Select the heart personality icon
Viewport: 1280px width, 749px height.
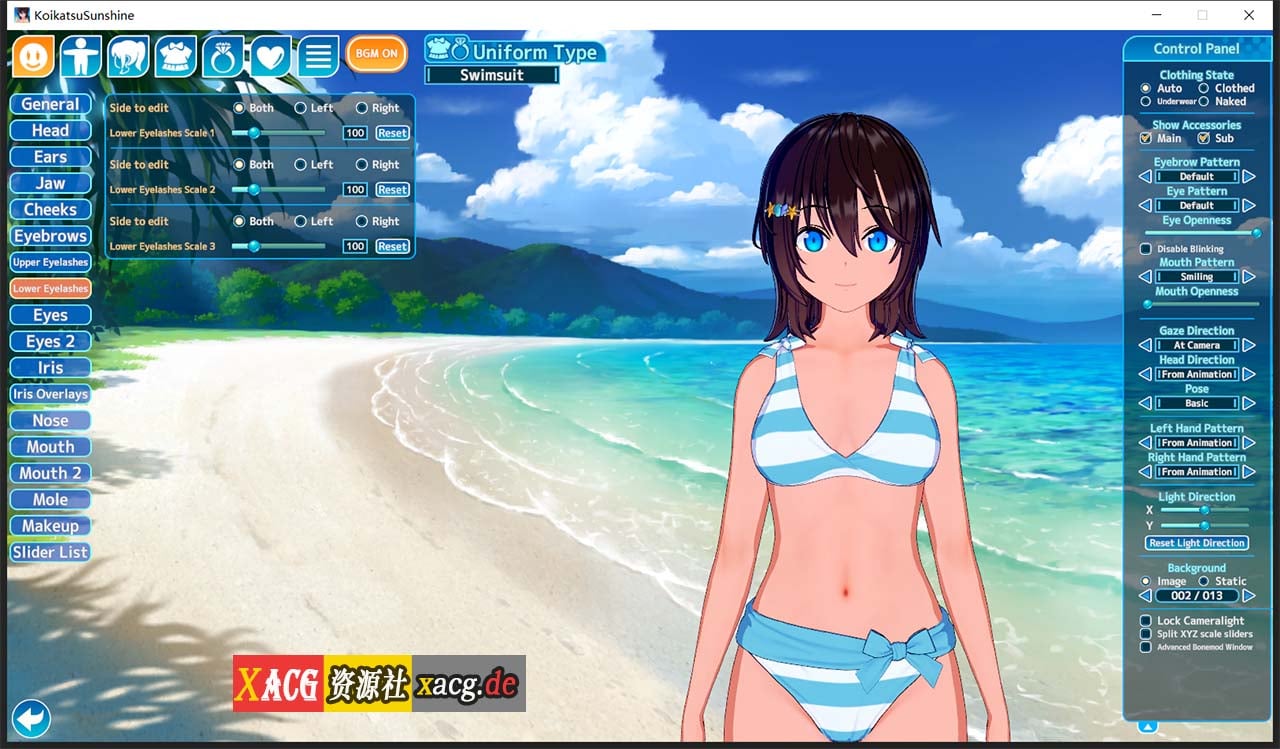point(270,56)
